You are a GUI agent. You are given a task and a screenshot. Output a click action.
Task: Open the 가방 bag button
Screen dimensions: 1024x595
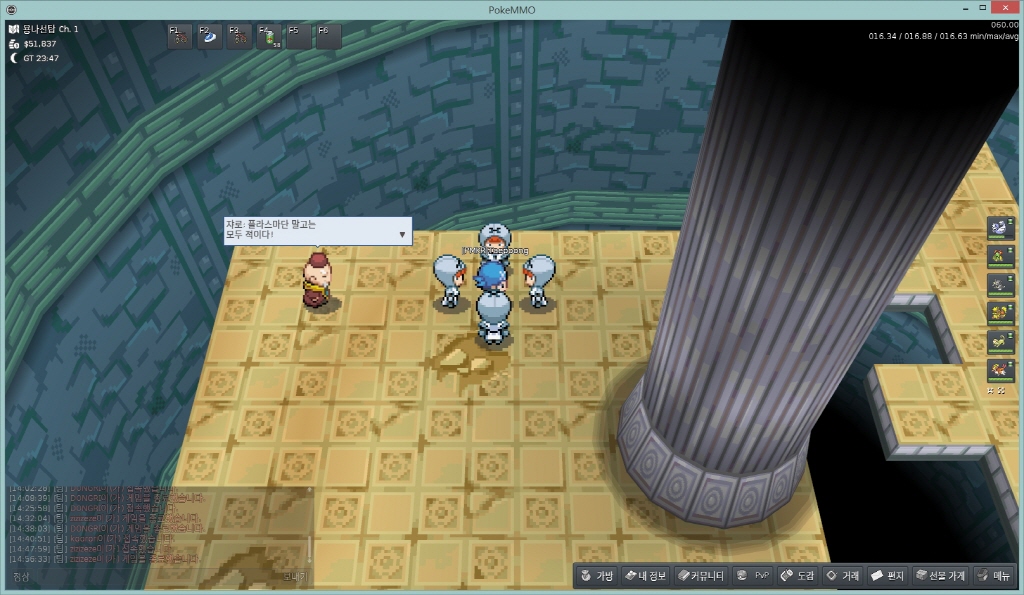[595, 576]
